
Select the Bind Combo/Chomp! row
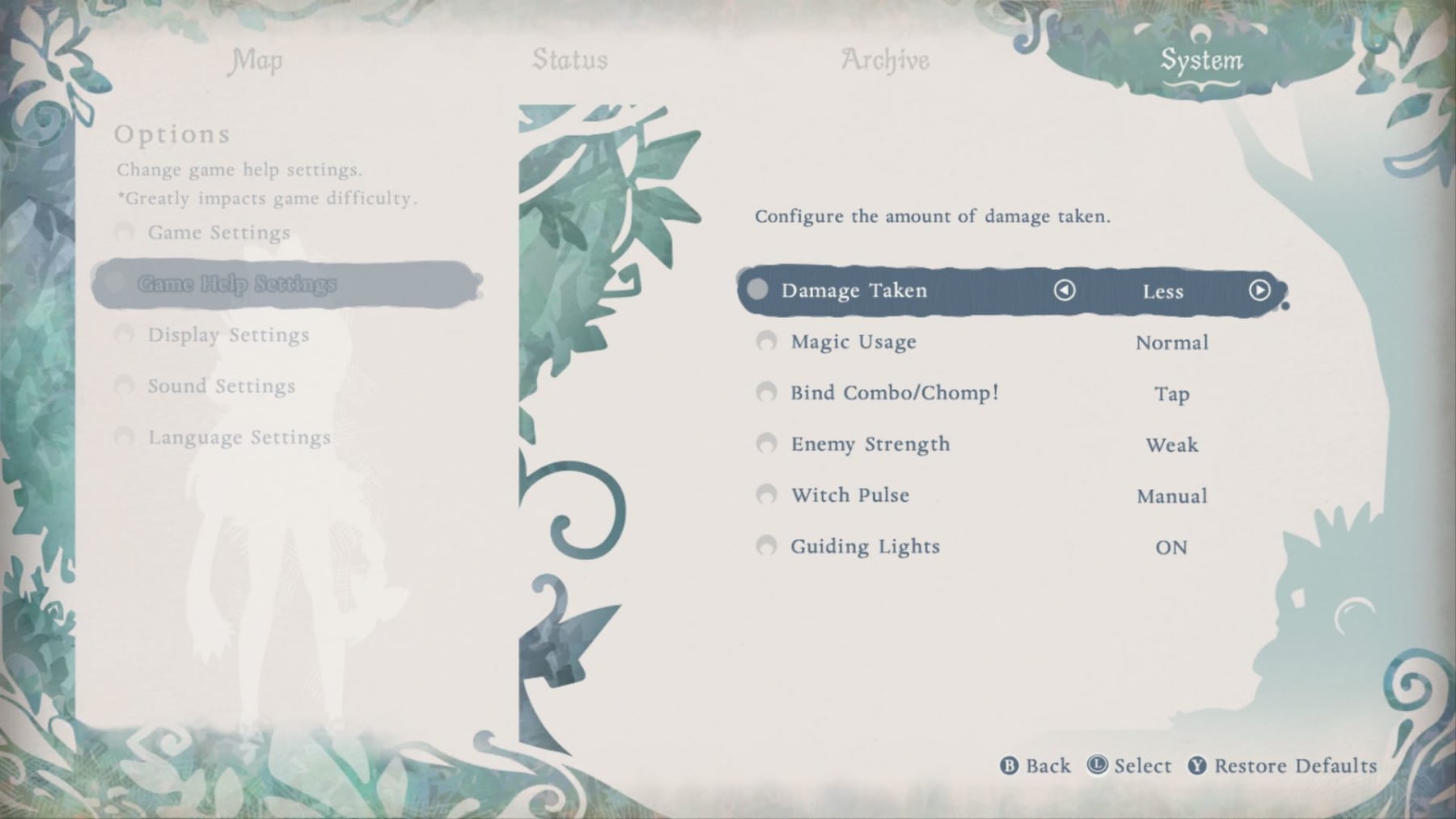(x=895, y=393)
